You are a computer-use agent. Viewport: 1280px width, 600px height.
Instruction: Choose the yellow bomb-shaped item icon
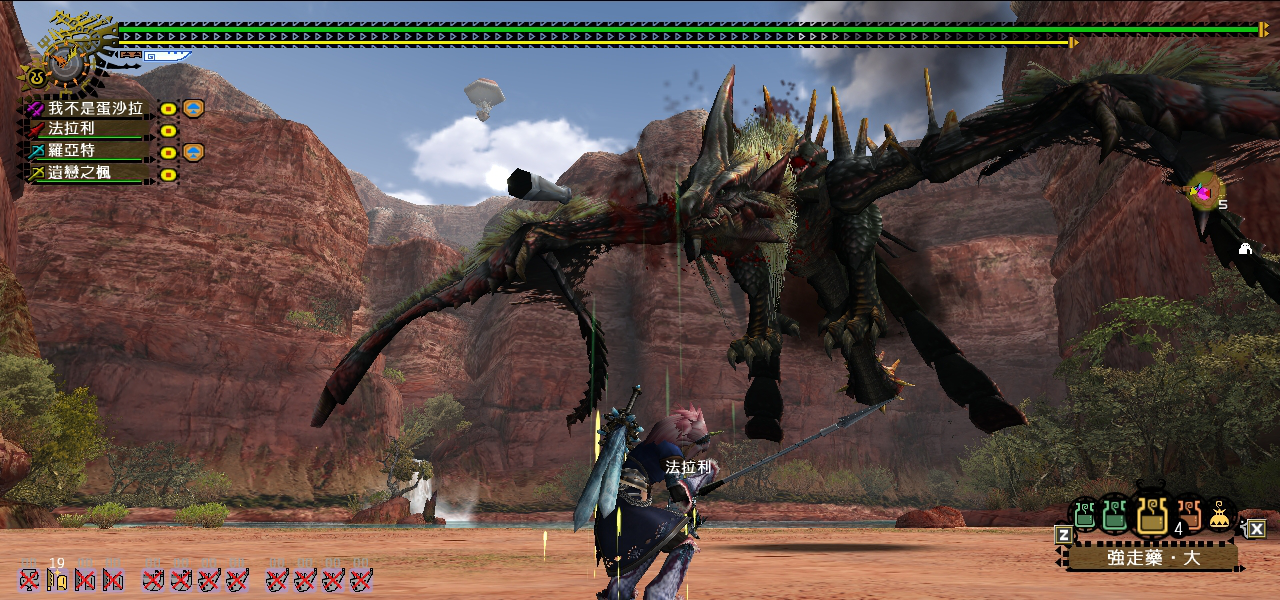(x=1219, y=515)
